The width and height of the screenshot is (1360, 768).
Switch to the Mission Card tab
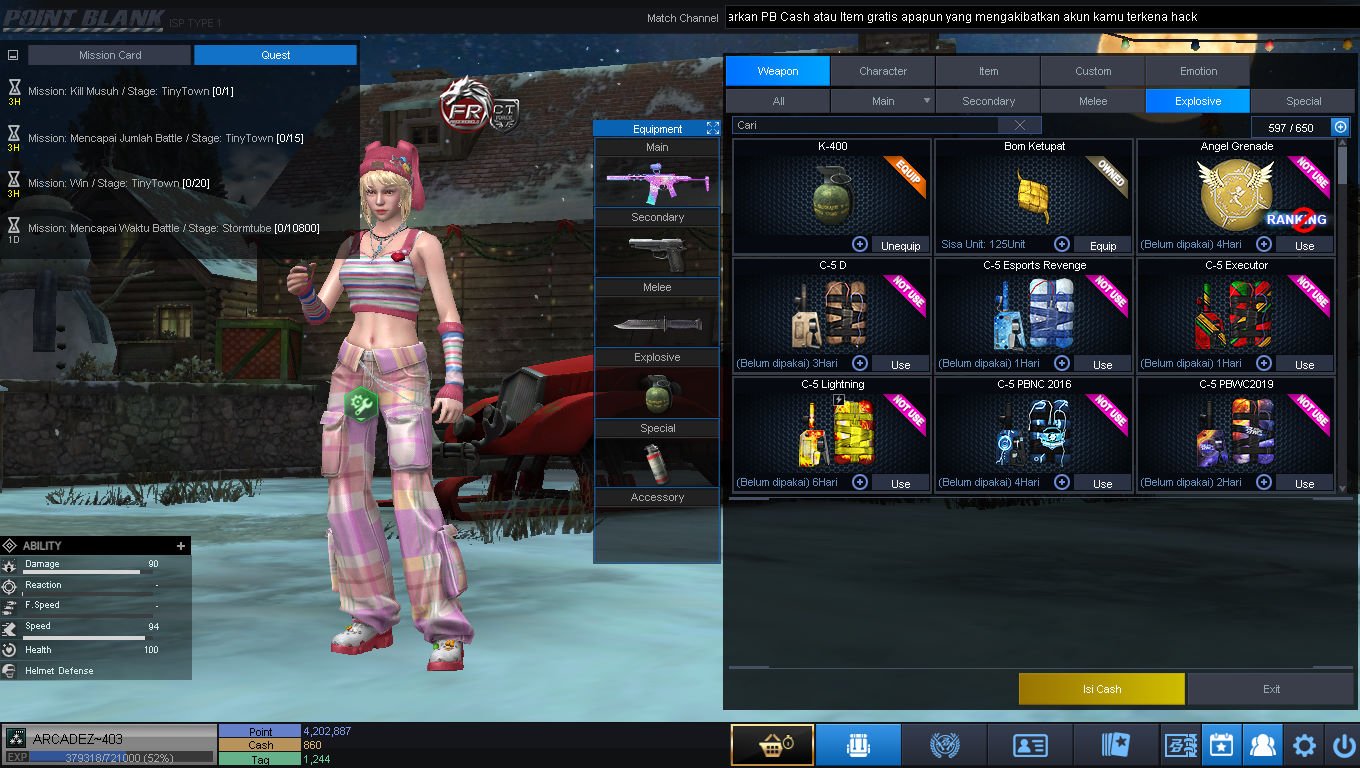(109, 55)
